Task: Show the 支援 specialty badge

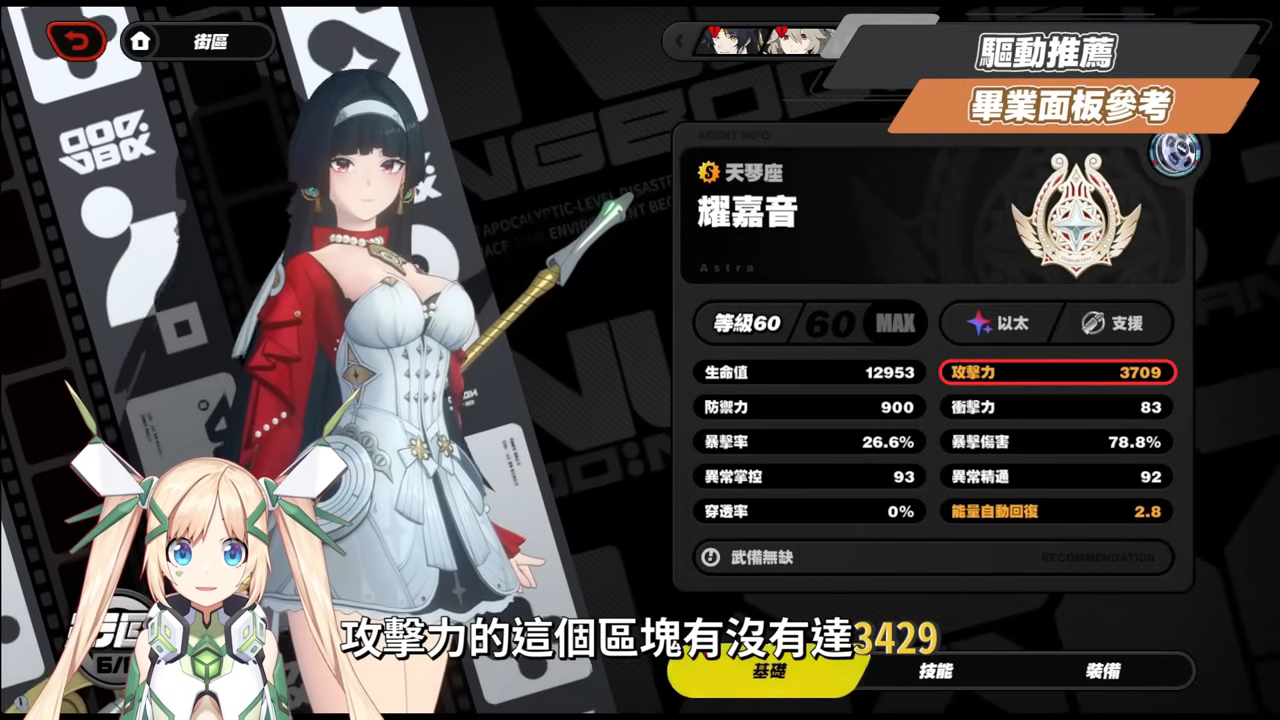Action: (1113, 323)
